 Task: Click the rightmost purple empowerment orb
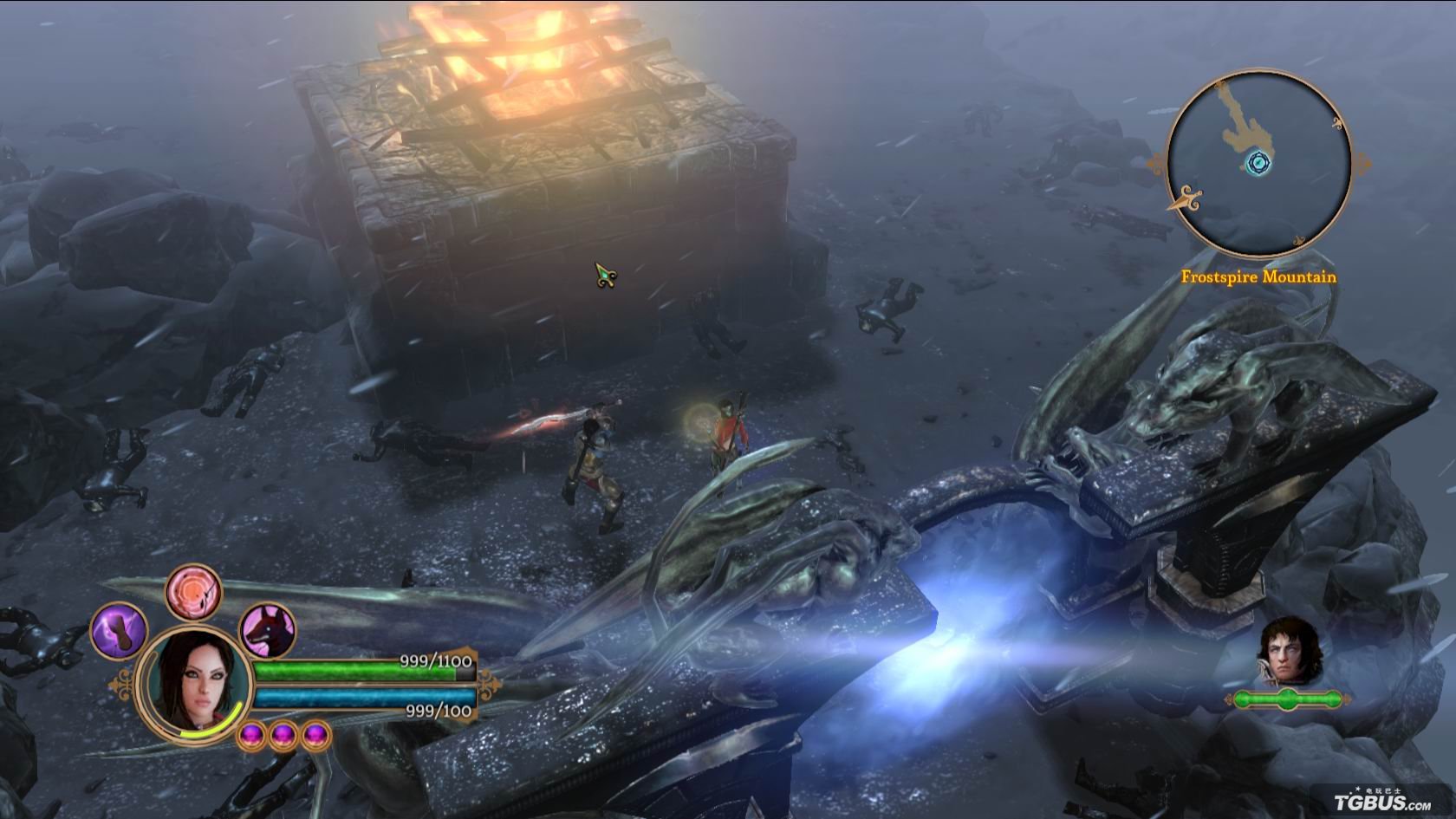315,736
